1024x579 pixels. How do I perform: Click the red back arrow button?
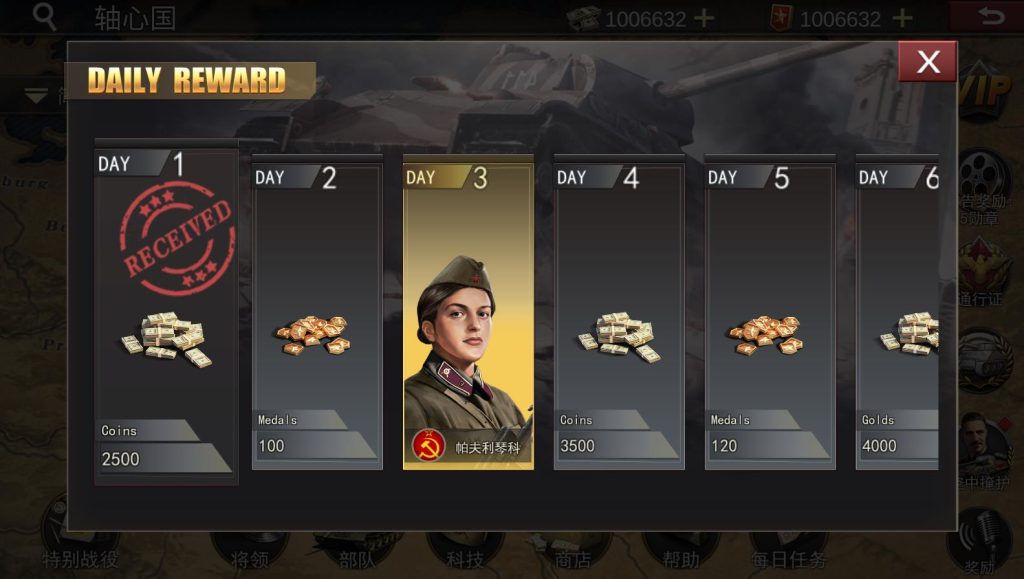988,17
